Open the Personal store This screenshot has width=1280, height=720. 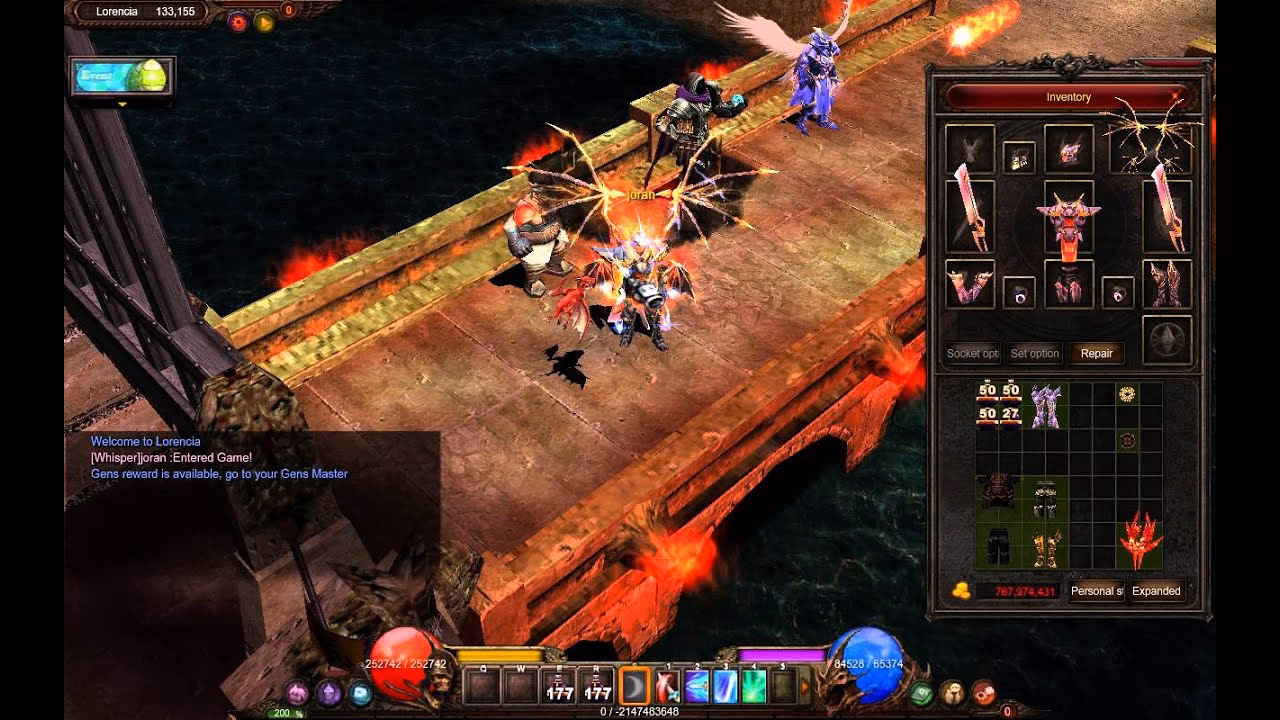click(x=1096, y=591)
